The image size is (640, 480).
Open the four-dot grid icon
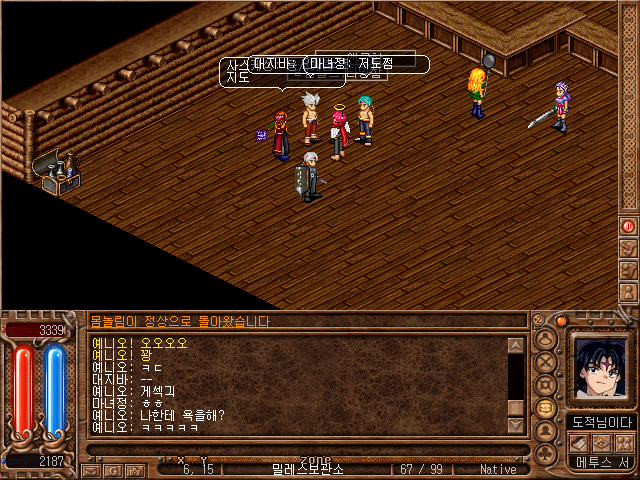[624, 442]
